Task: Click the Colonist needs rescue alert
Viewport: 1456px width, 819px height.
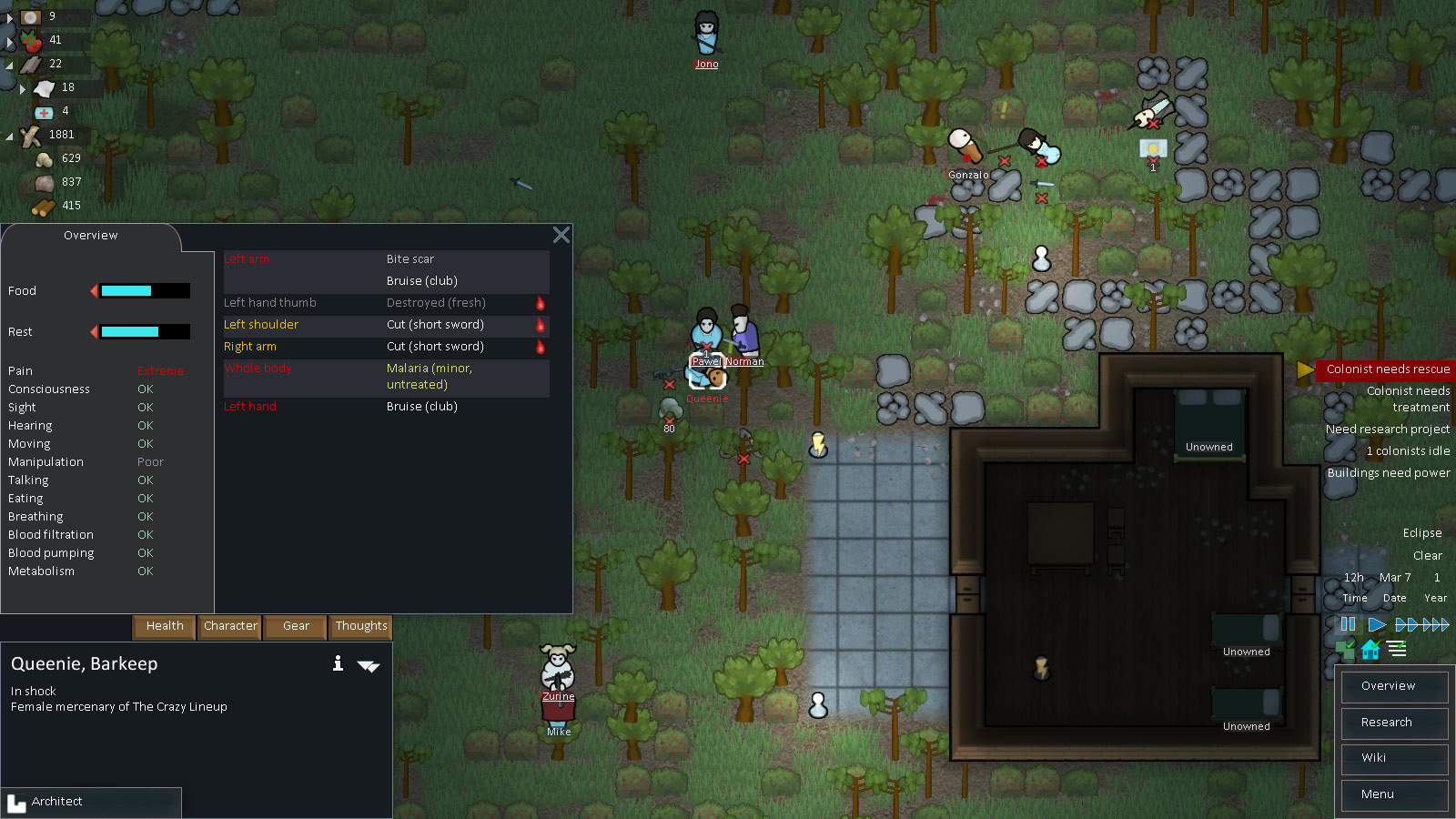Action: point(1386,369)
